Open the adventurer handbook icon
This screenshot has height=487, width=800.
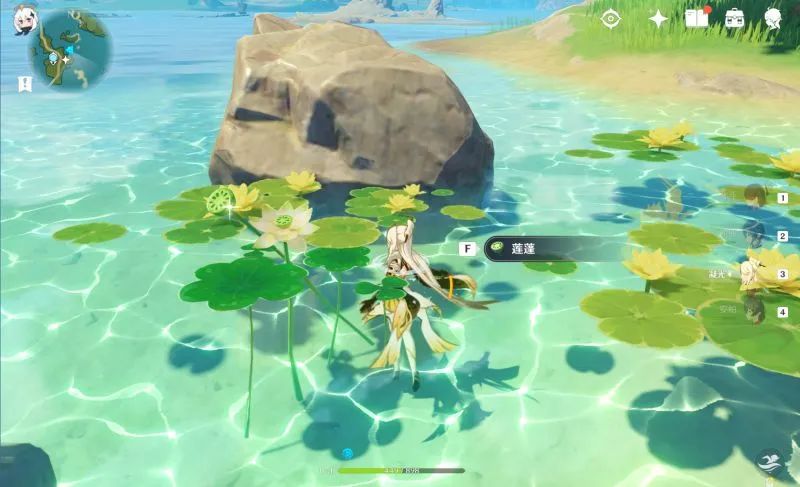pyautogui.click(x=697, y=18)
